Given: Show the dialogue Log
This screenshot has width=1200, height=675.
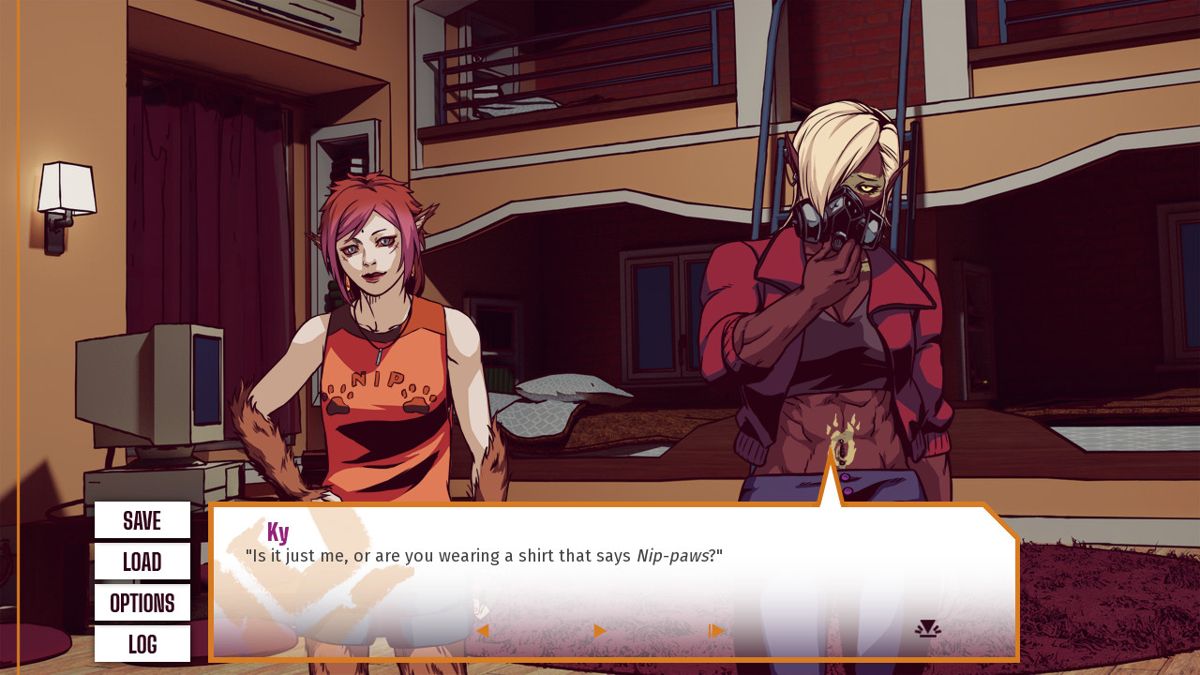Looking at the screenshot, I should click(142, 644).
